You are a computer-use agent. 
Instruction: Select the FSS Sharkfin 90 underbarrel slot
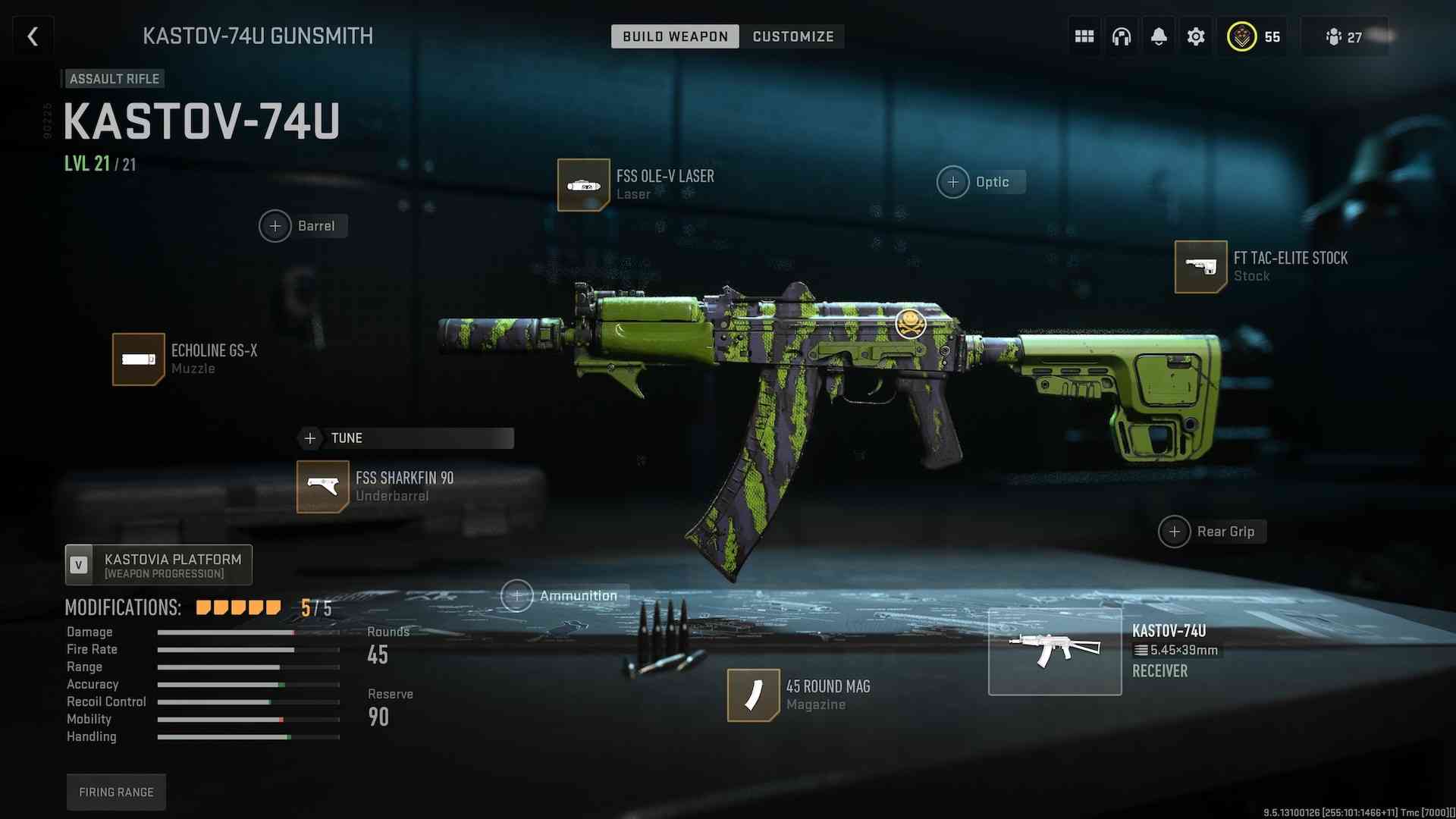pyautogui.click(x=323, y=486)
